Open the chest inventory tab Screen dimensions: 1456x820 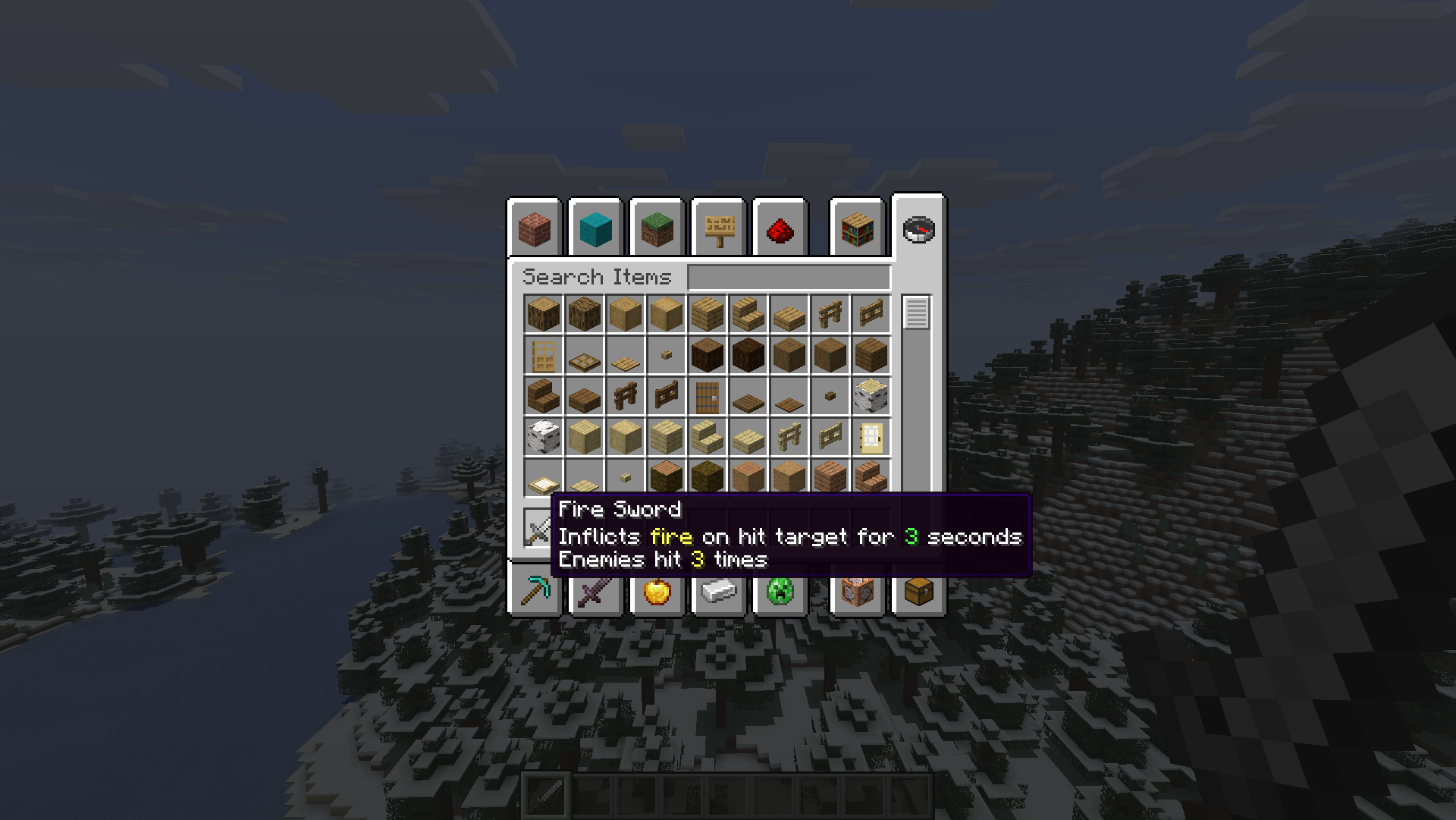point(918,592)
